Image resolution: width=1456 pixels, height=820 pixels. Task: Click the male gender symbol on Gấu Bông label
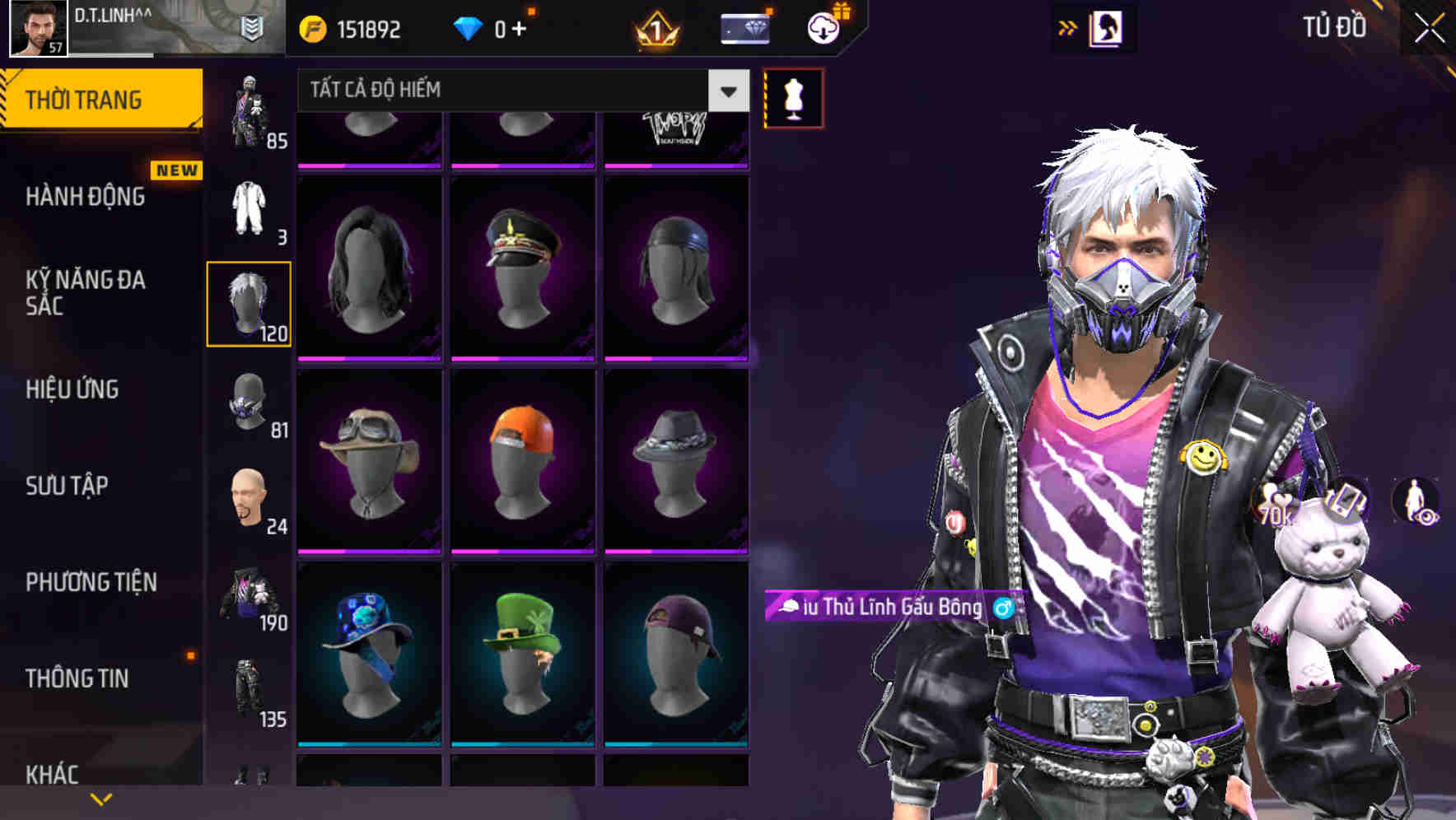coord(1001,608)
